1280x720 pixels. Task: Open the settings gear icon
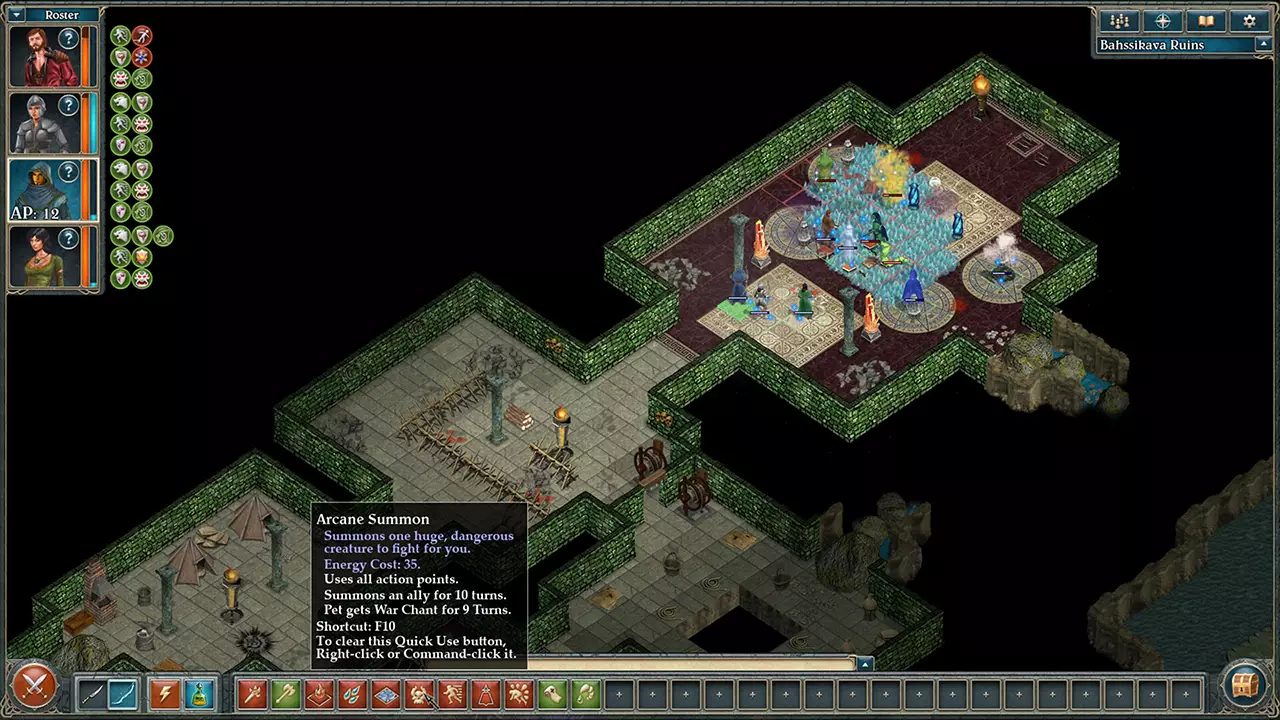click(x=1248, y=20)
